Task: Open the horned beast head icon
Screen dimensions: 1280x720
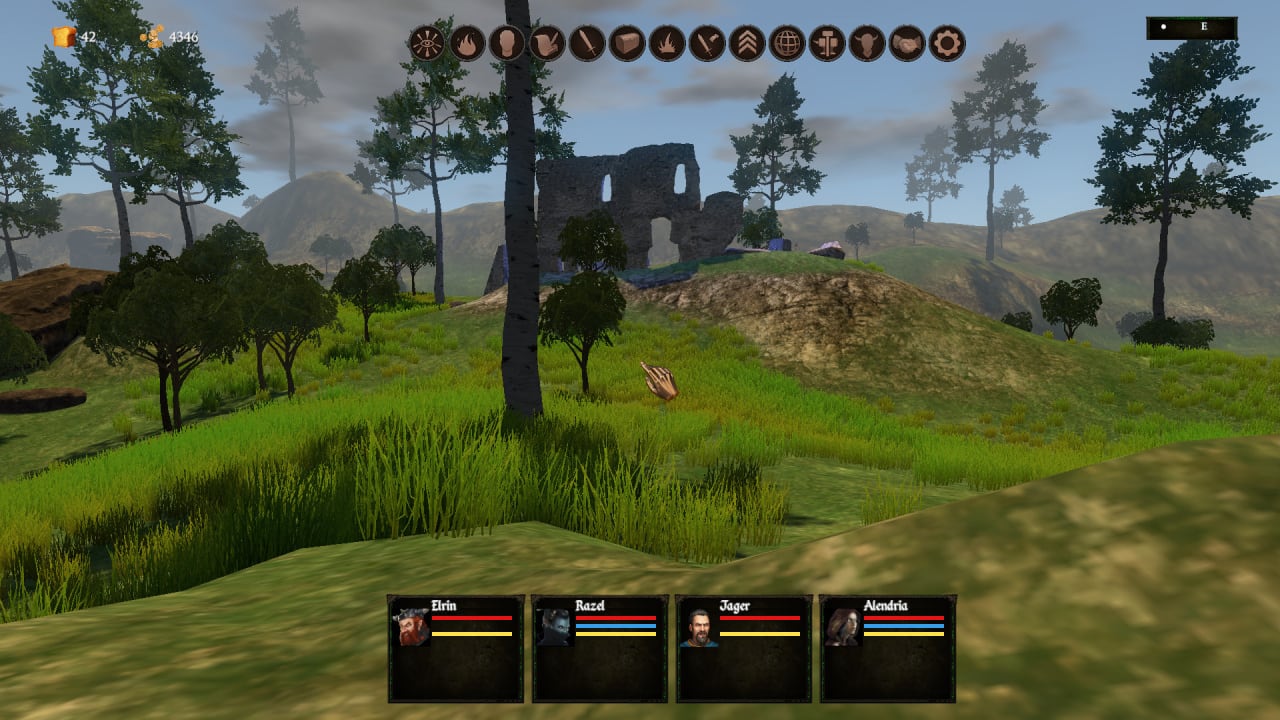Action: tap(867, 43)
